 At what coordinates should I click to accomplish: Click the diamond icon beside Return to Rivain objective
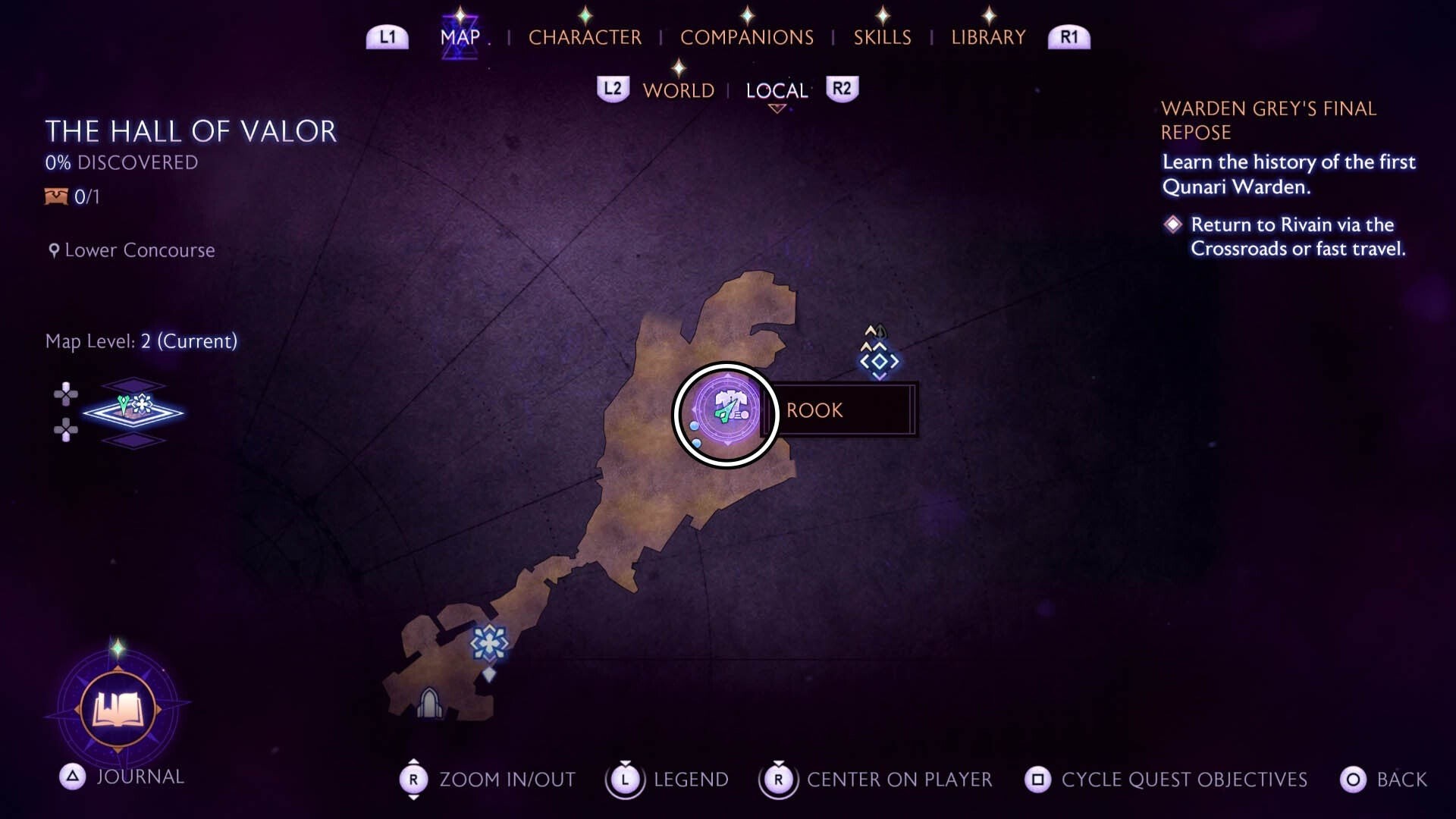pos(1174,225)
